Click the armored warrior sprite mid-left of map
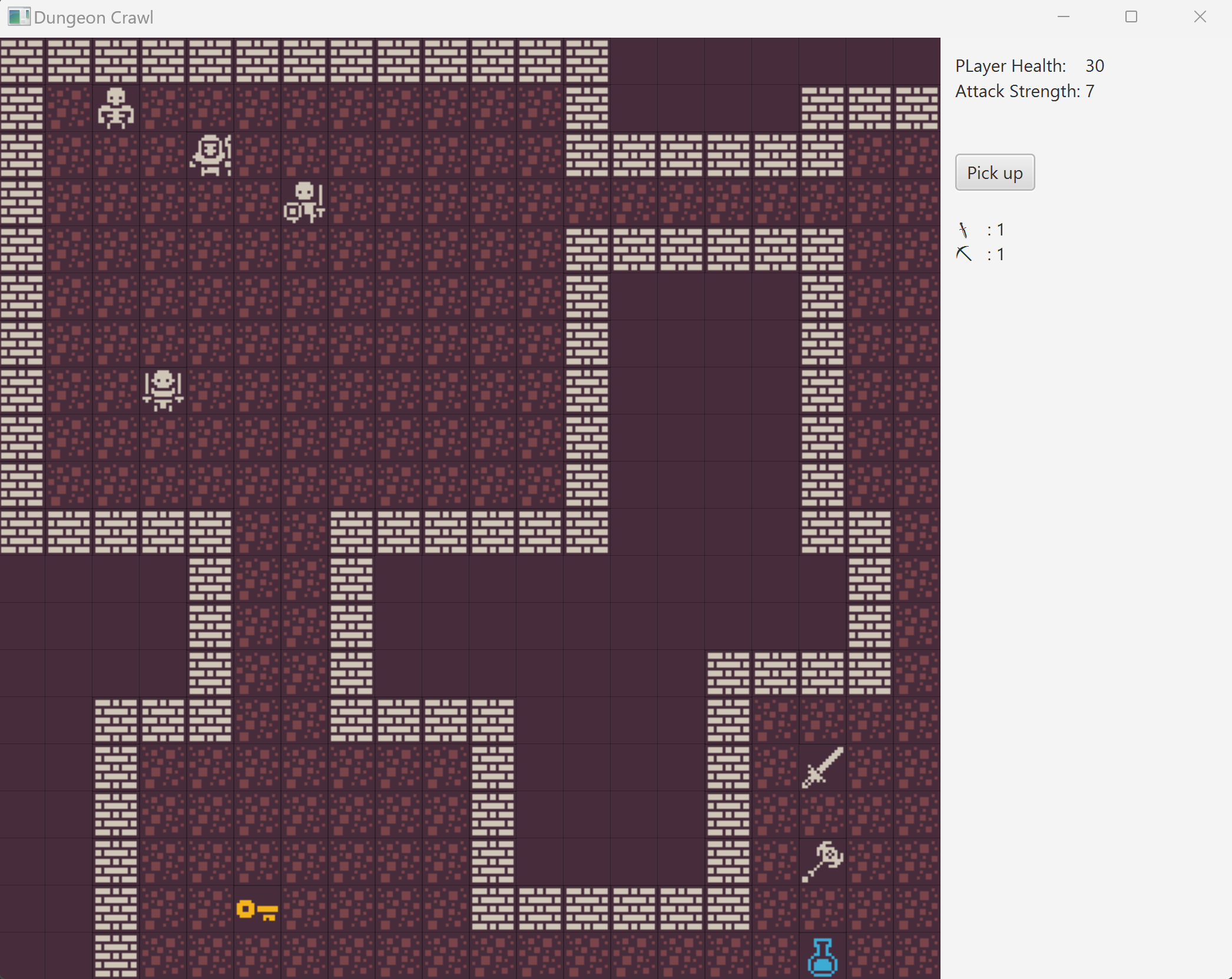This screenshot has width=1232, height=979. (x=163, y=390)
